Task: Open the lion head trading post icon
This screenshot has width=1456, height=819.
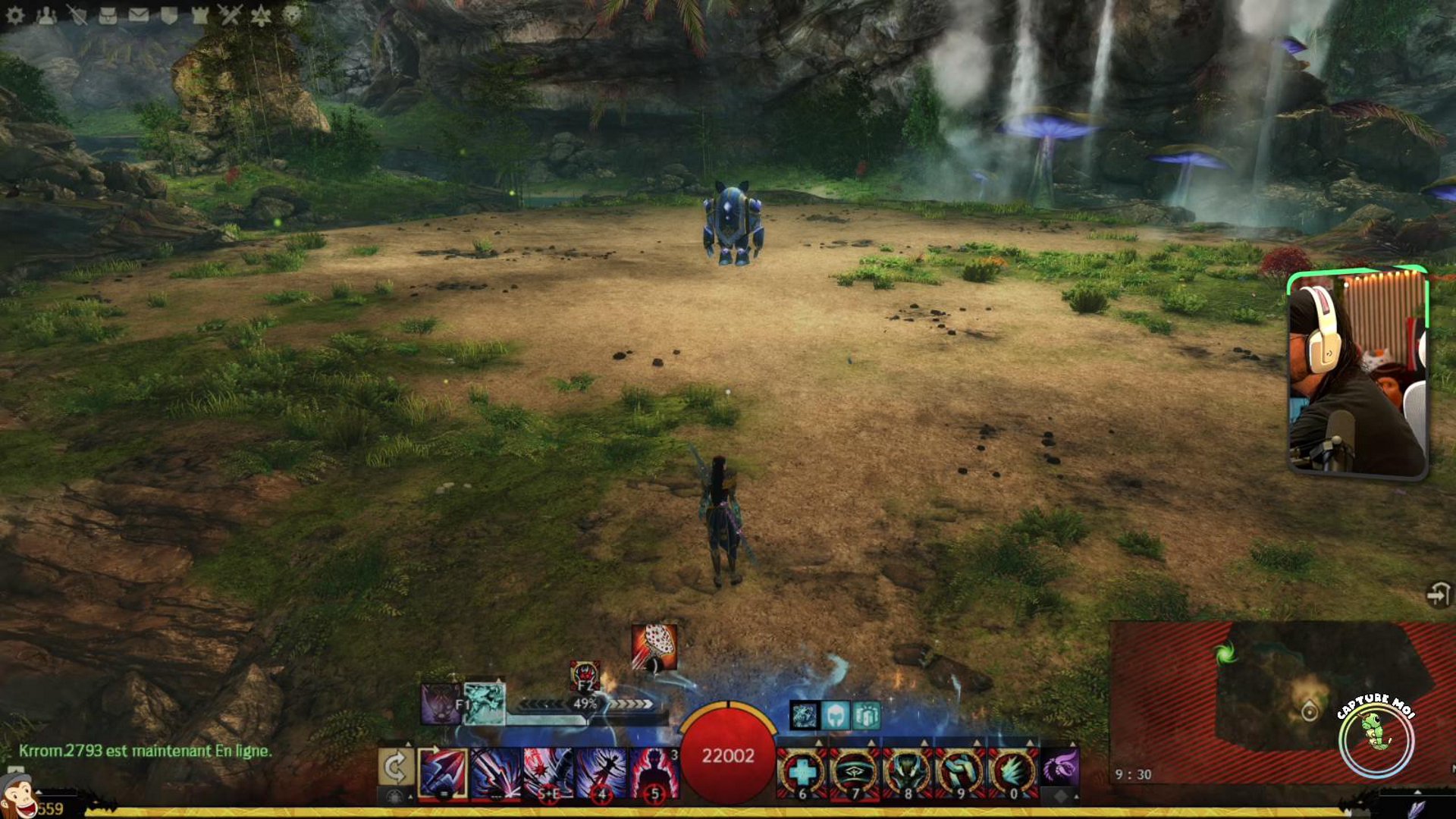Action: pyautogui.click(x=292, y=15)
